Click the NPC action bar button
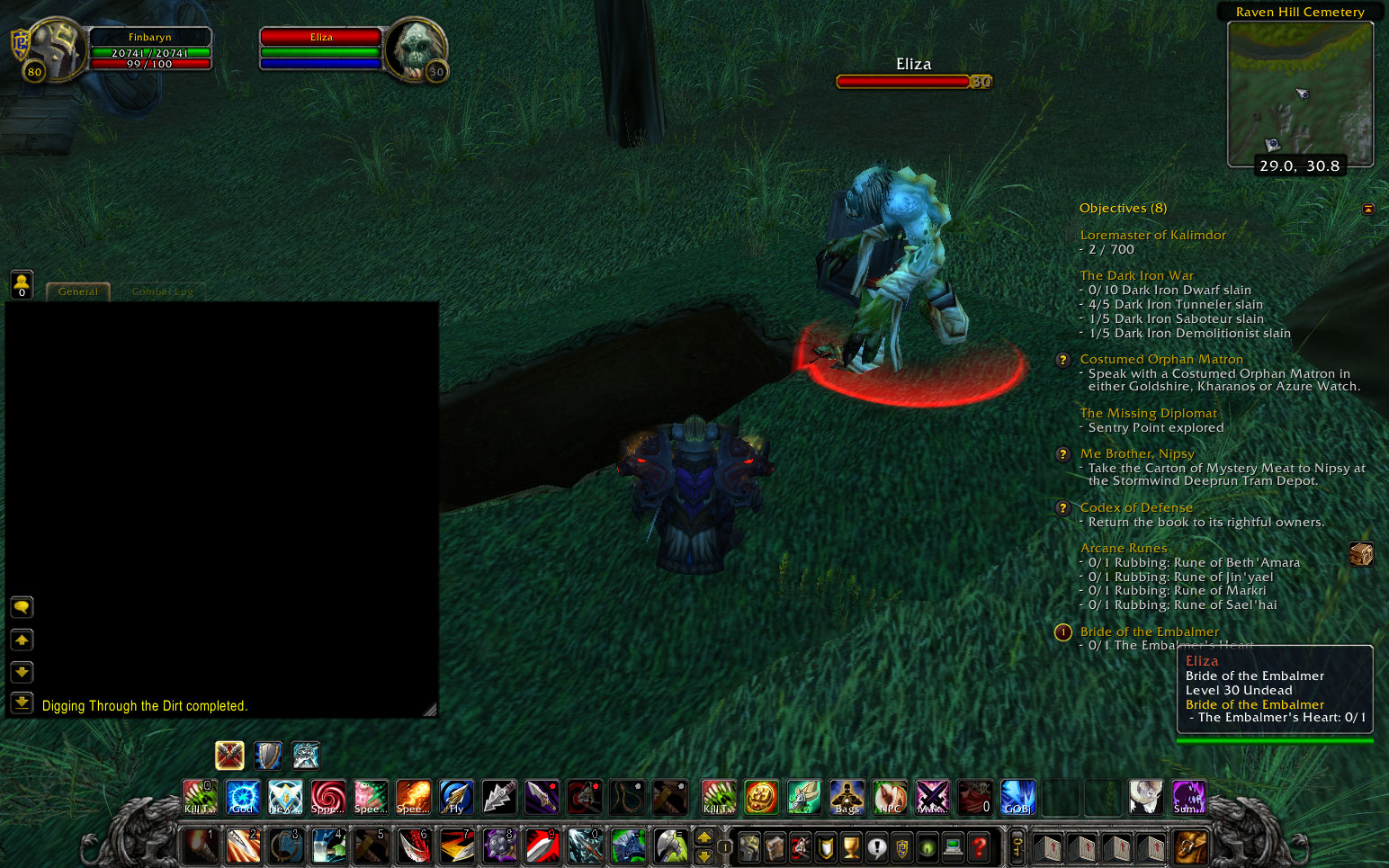 [x=889, y=797]
